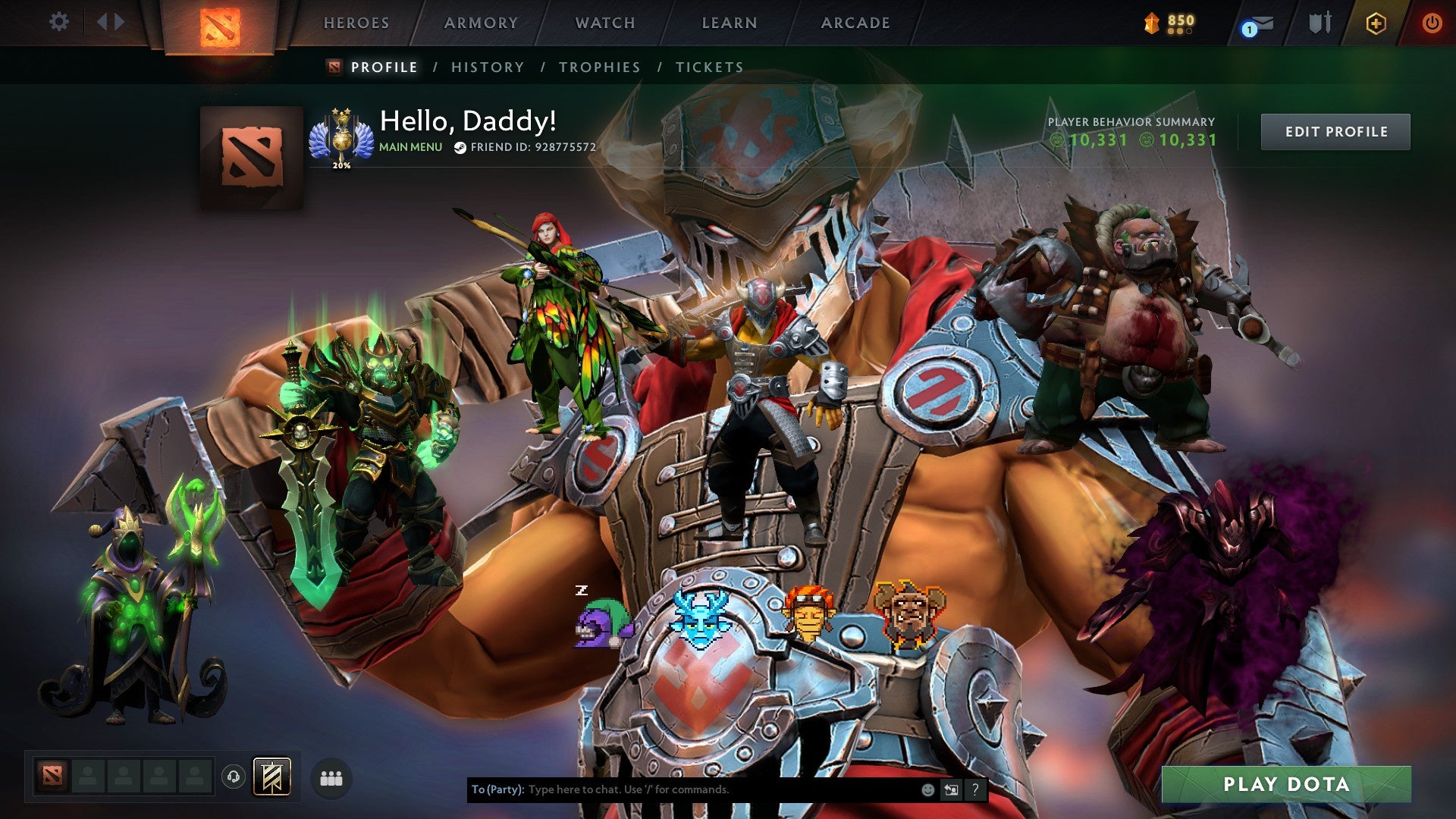The height and width of the screenshot is (819, 1456).
Task: Click in the party chat input field
Action: (682, 789)
